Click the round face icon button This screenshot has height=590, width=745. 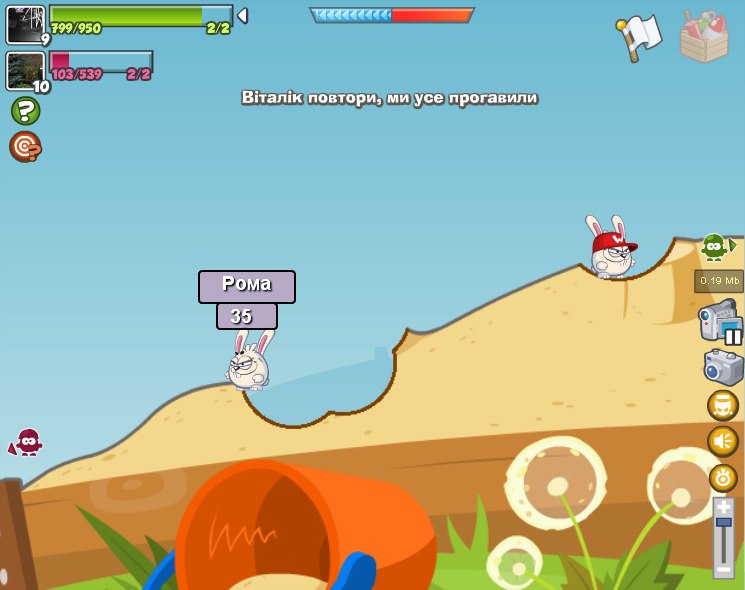(723, 405)
